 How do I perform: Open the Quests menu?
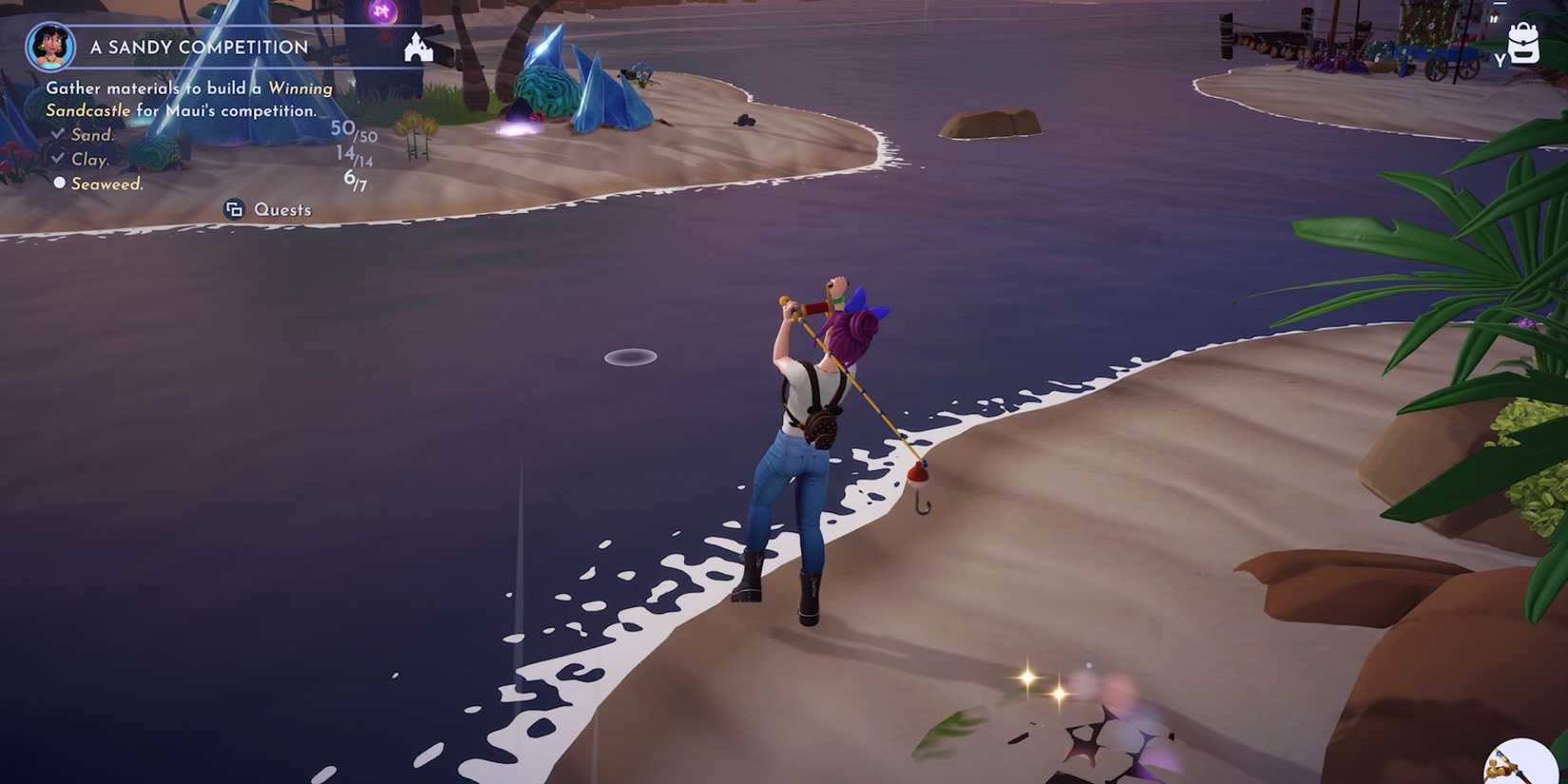pos(282,209)
